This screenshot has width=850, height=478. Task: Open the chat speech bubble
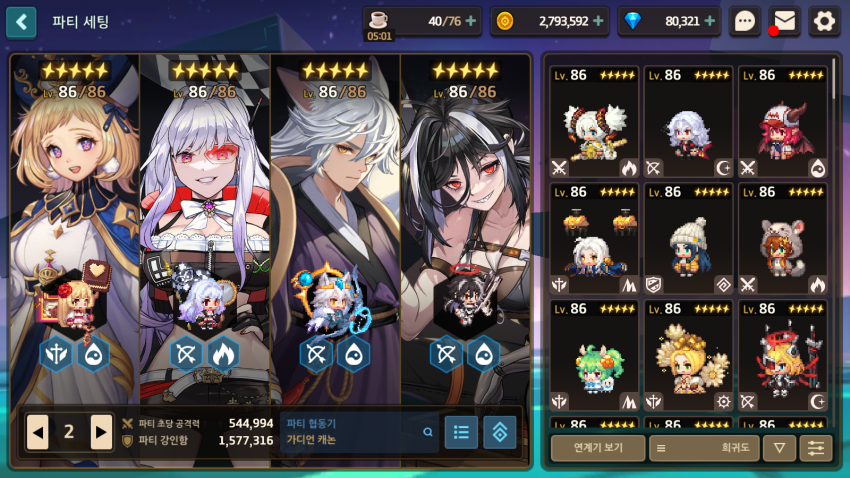click(x=745, y=21)
